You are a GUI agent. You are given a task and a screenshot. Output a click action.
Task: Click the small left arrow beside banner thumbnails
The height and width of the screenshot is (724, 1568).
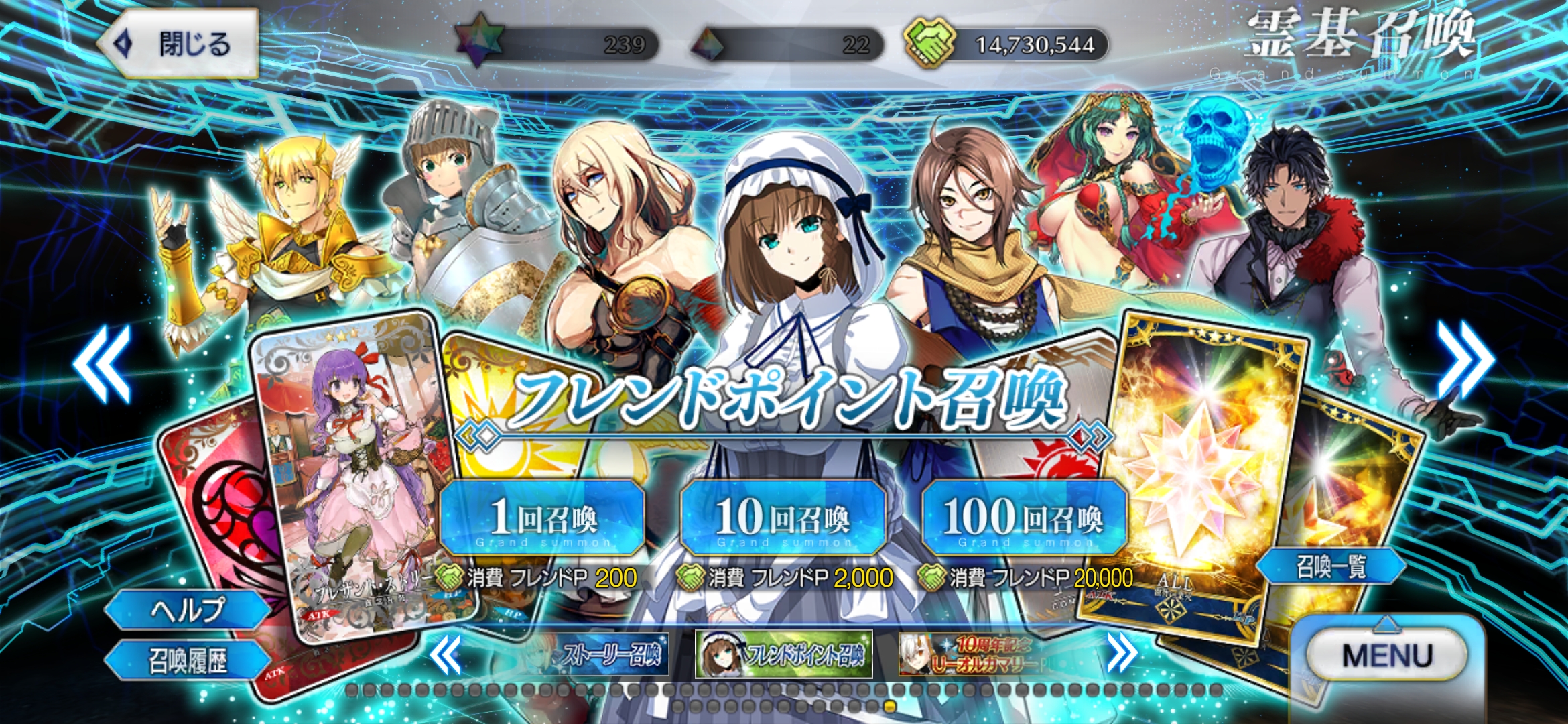[445, 654]
